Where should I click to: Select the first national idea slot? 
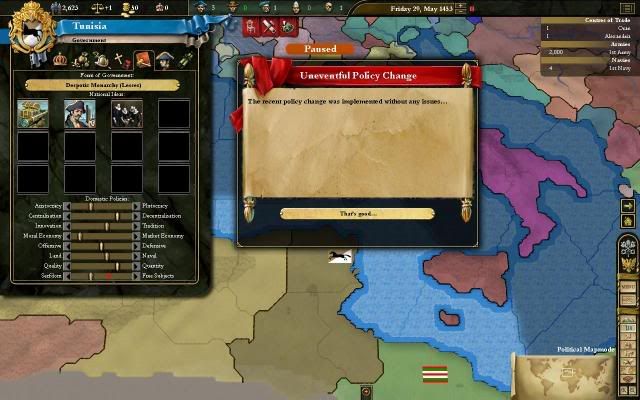pyautogui.click(x=33, y=115)
